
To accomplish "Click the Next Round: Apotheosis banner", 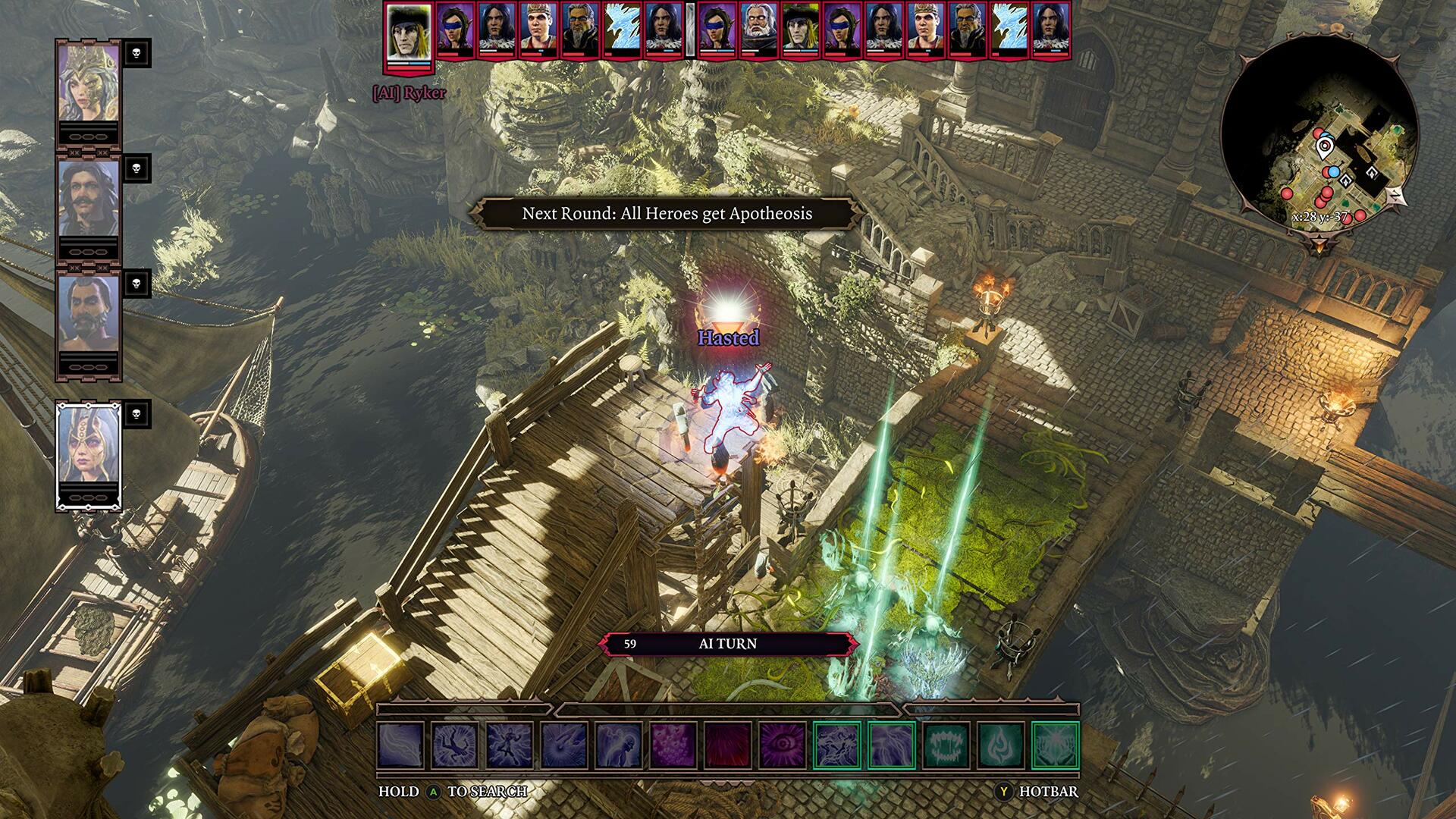I will pos(667,214).
